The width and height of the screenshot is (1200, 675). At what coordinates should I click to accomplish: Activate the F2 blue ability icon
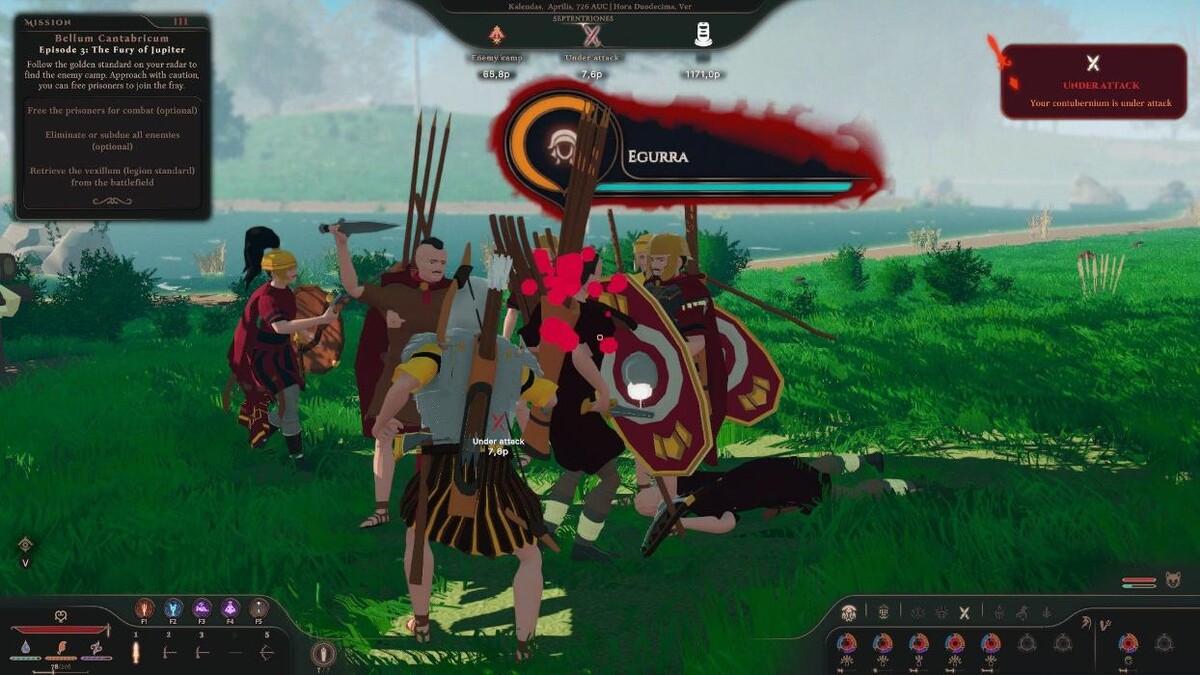[173, 608]
